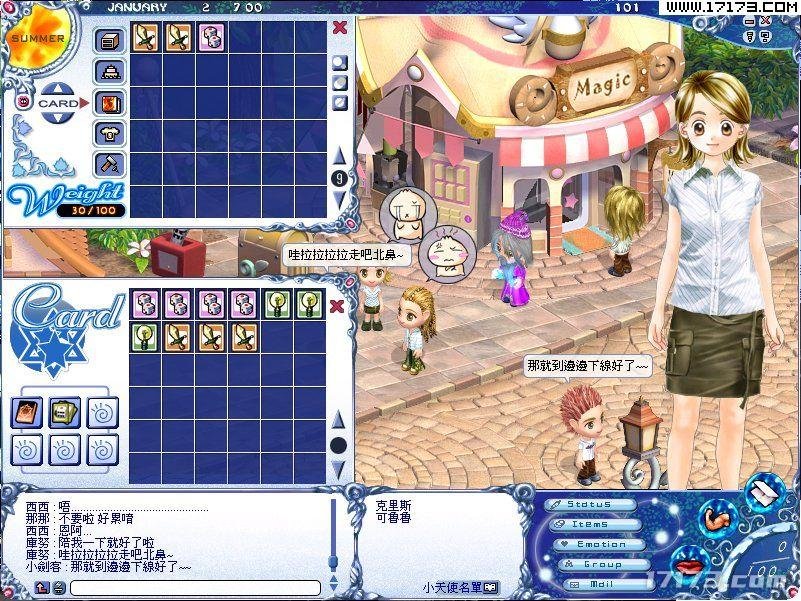Close the Card window
This screenshot has height=601, width=801.
pos(339,306)
